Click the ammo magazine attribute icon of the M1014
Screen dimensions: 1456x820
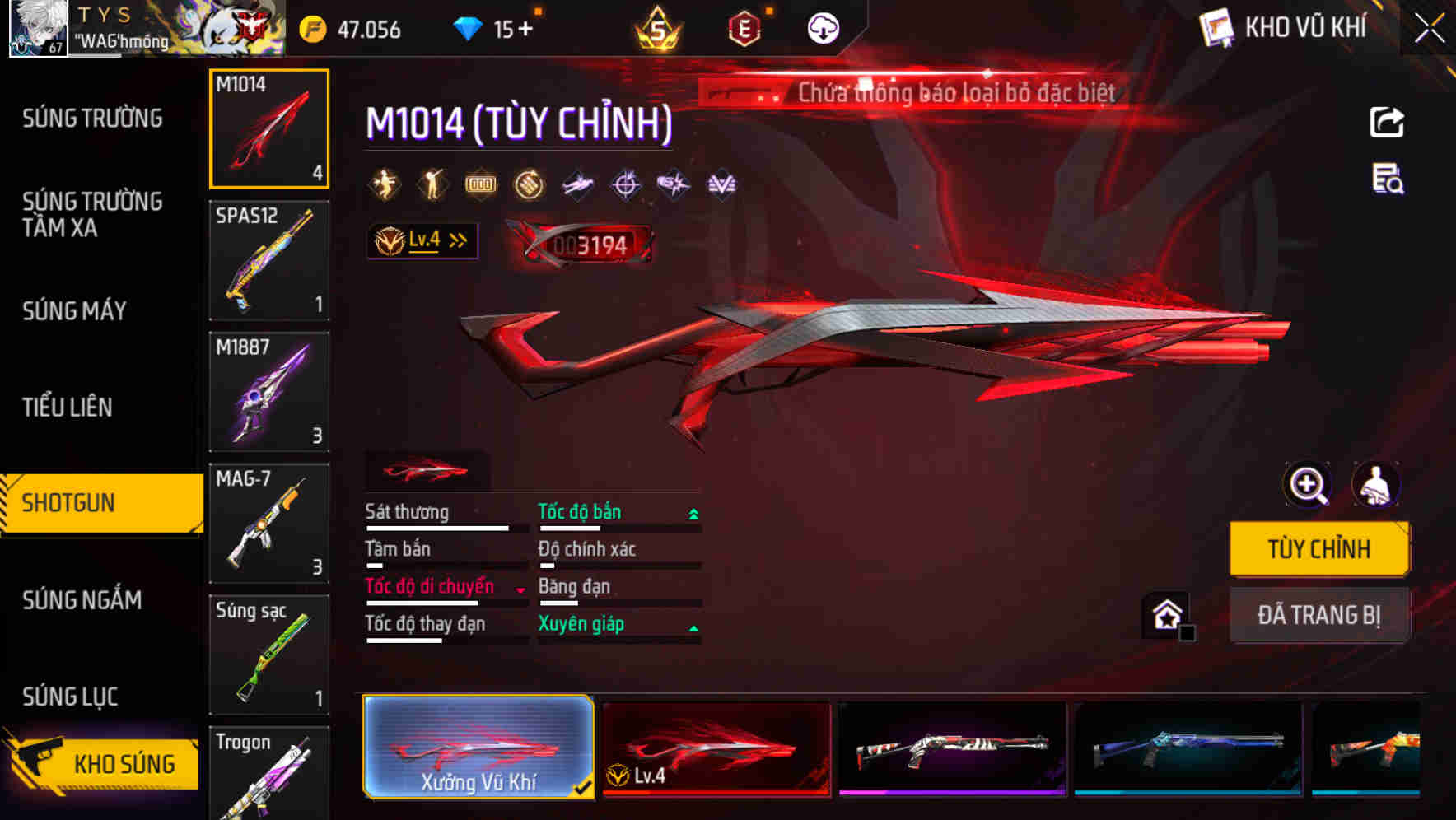tap(480, 183)
